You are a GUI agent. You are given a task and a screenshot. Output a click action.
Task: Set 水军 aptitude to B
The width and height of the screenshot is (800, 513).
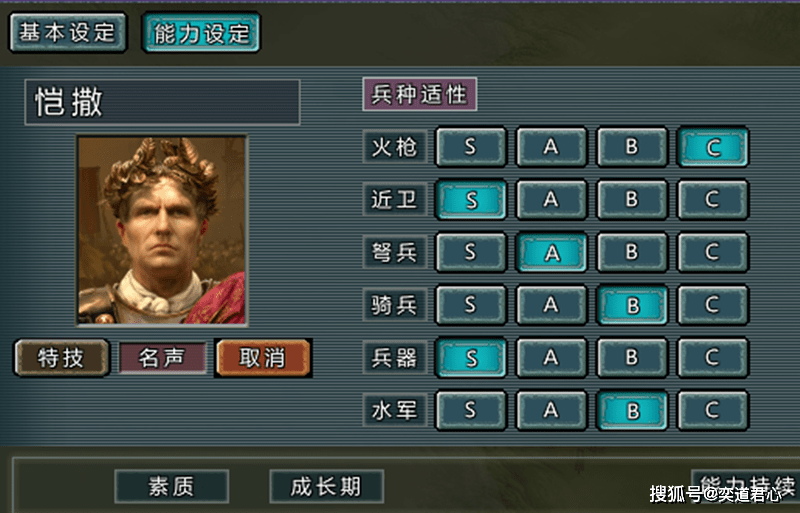631,409
